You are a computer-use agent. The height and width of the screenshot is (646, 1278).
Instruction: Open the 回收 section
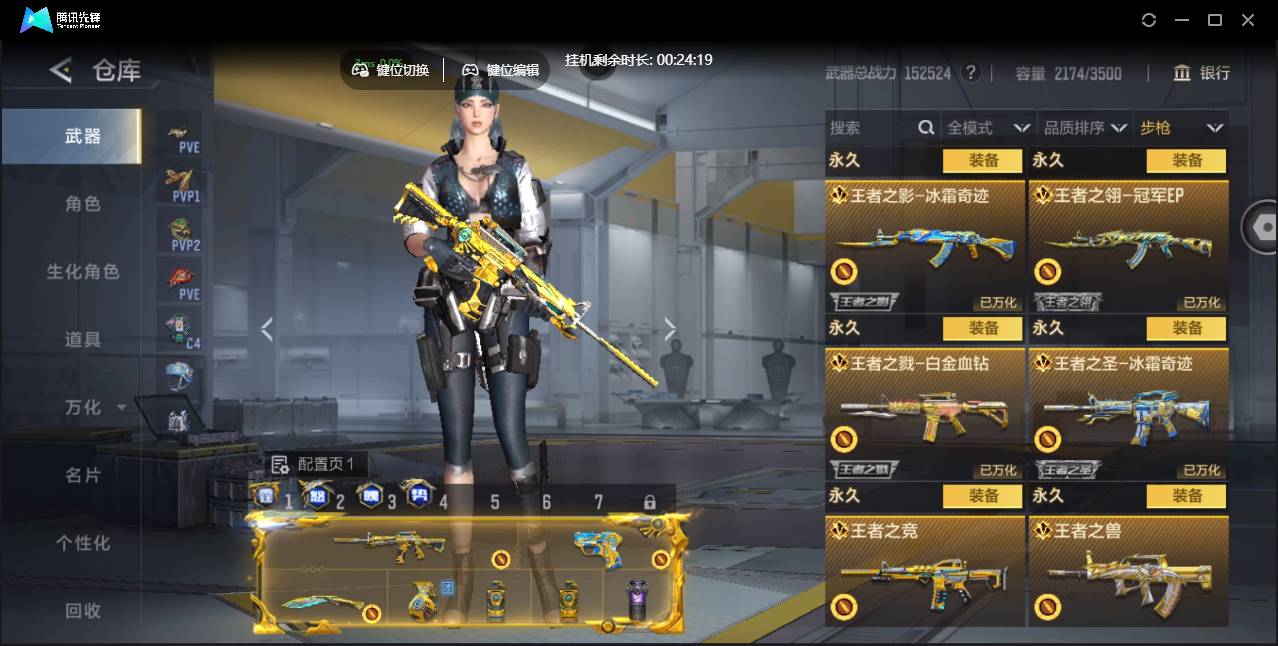coord(83,610)
